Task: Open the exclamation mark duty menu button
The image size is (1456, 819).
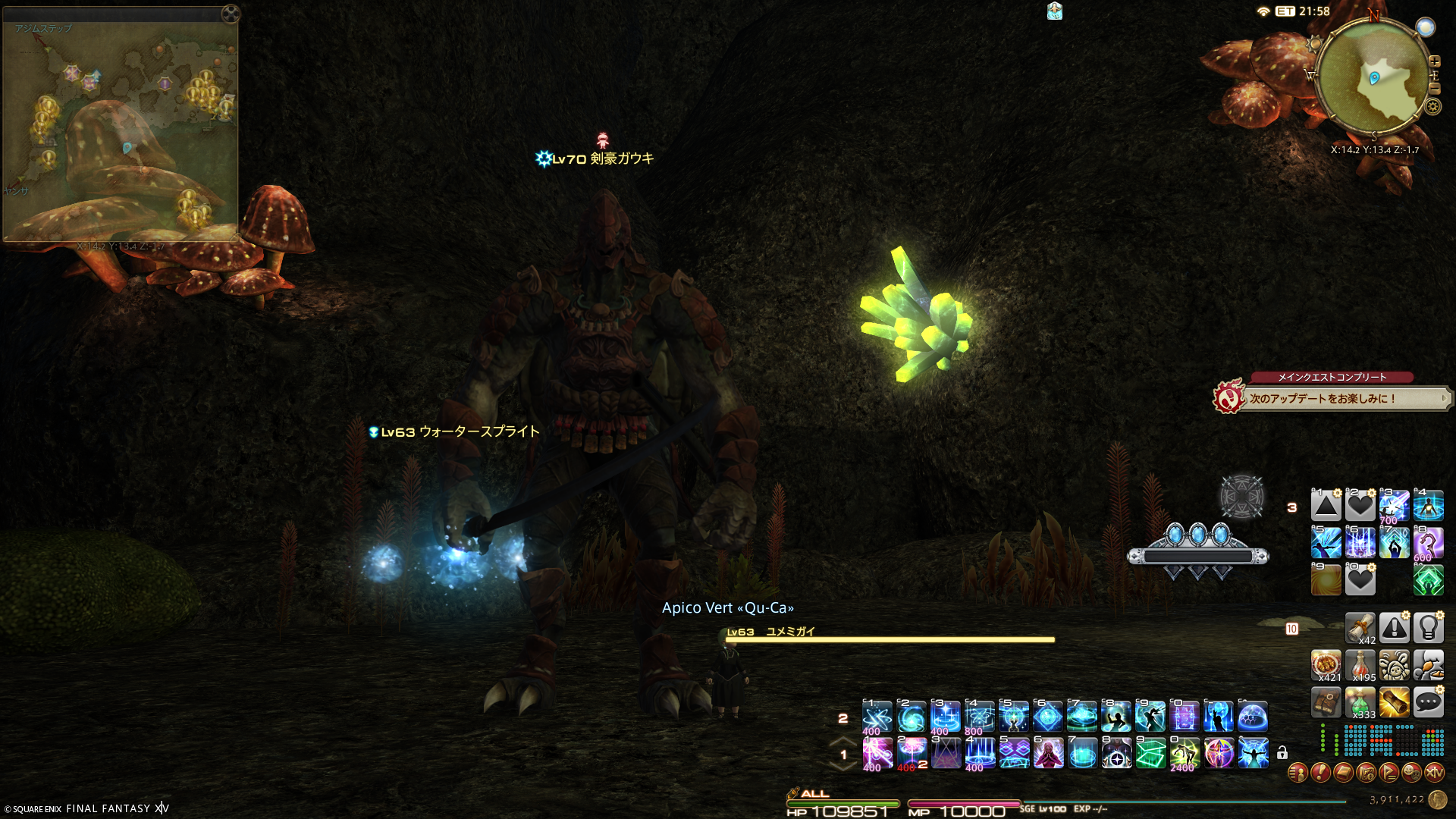Action: coord(1320,773)
